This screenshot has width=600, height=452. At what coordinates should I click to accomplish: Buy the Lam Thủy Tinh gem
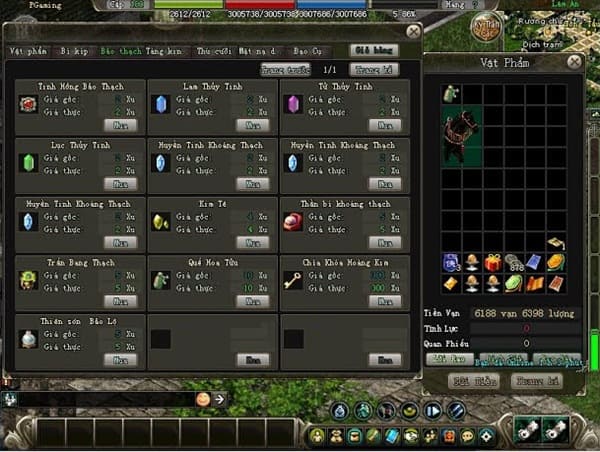[x=253, y=126]
